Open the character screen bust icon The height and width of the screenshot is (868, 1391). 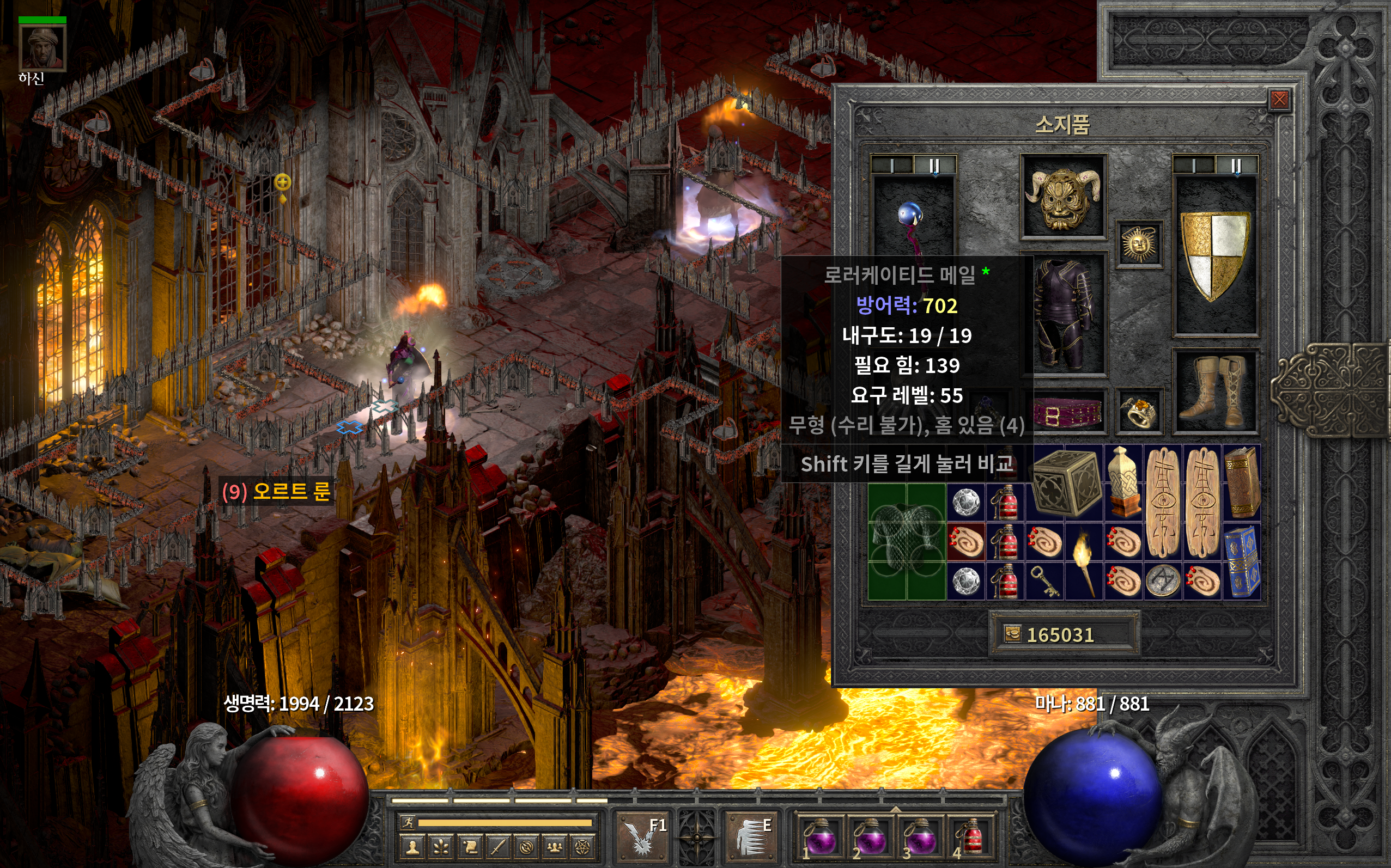412,847
